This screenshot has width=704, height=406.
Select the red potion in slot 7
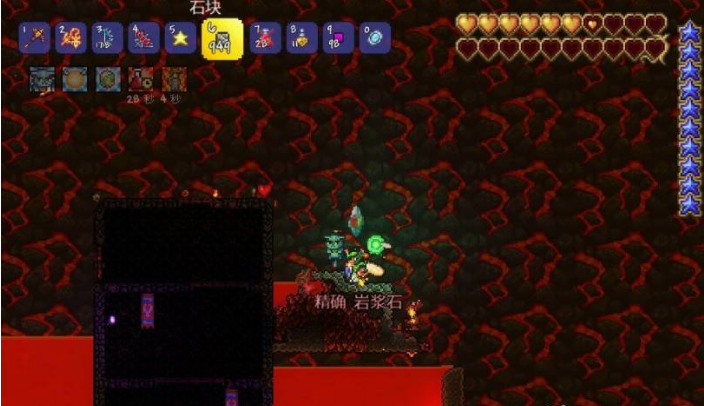tap(266, 39)
